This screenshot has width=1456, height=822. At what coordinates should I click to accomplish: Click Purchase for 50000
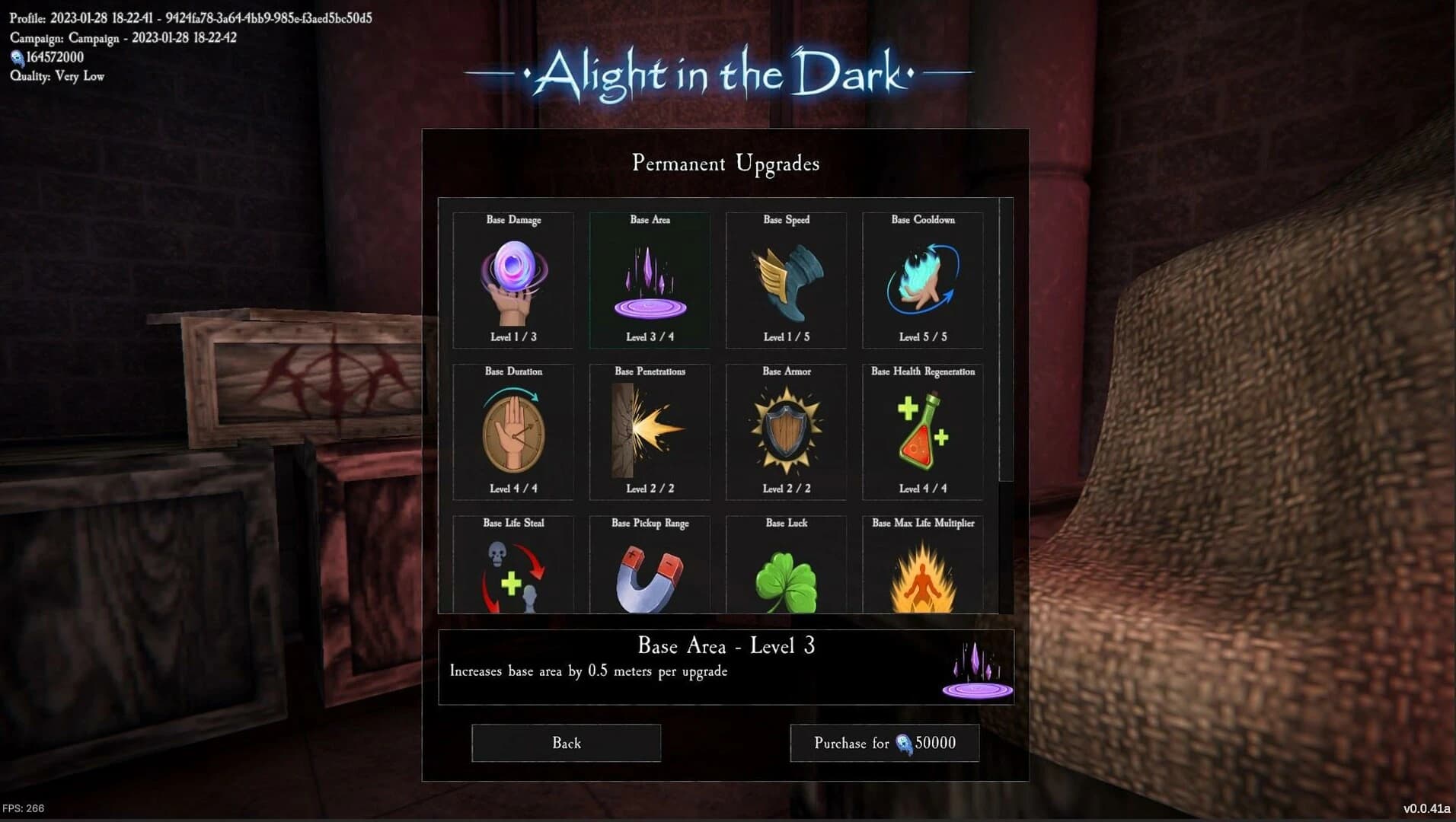[884, 743]
